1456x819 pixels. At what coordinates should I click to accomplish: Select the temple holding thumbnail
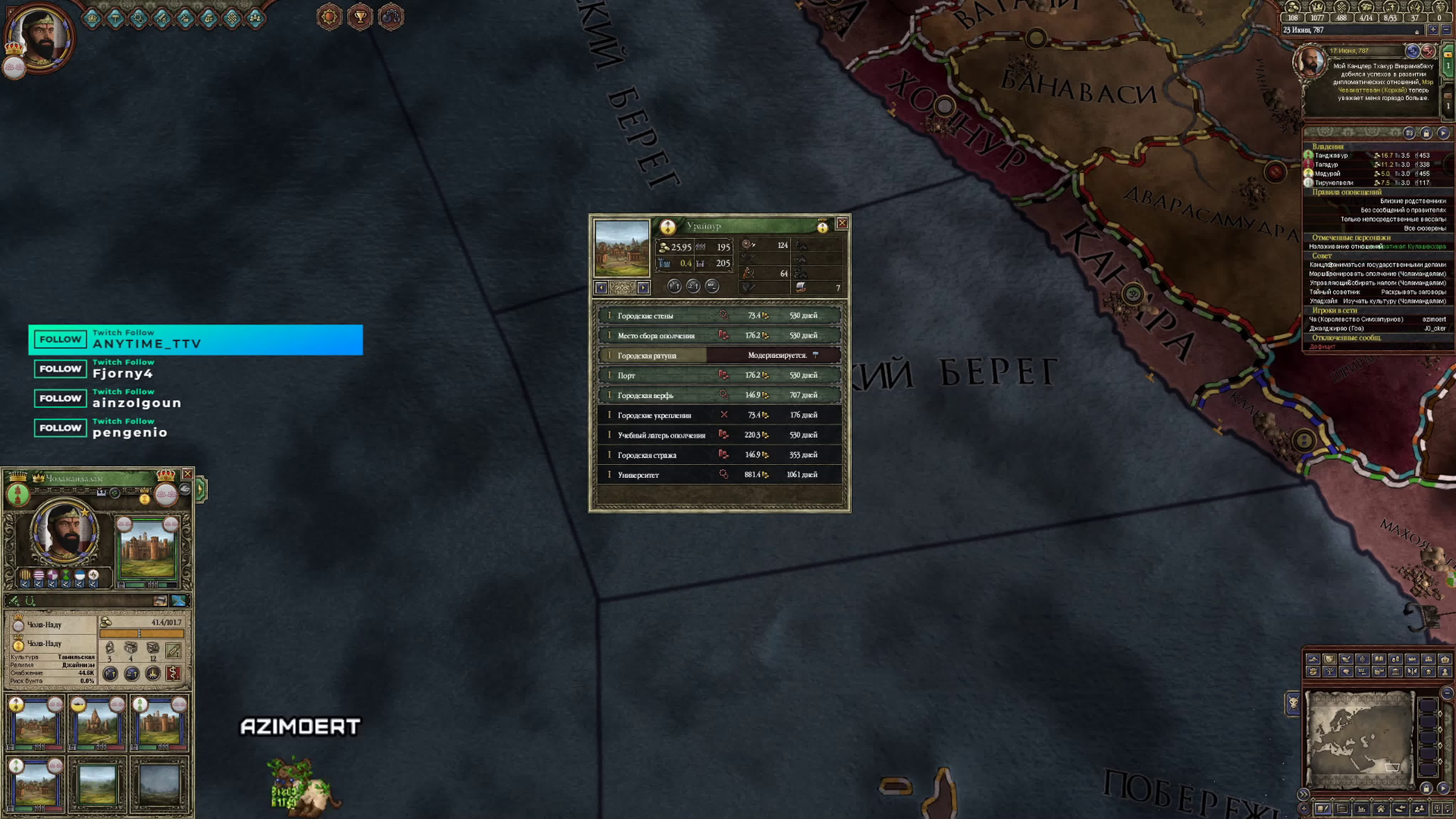pos(97,722)
